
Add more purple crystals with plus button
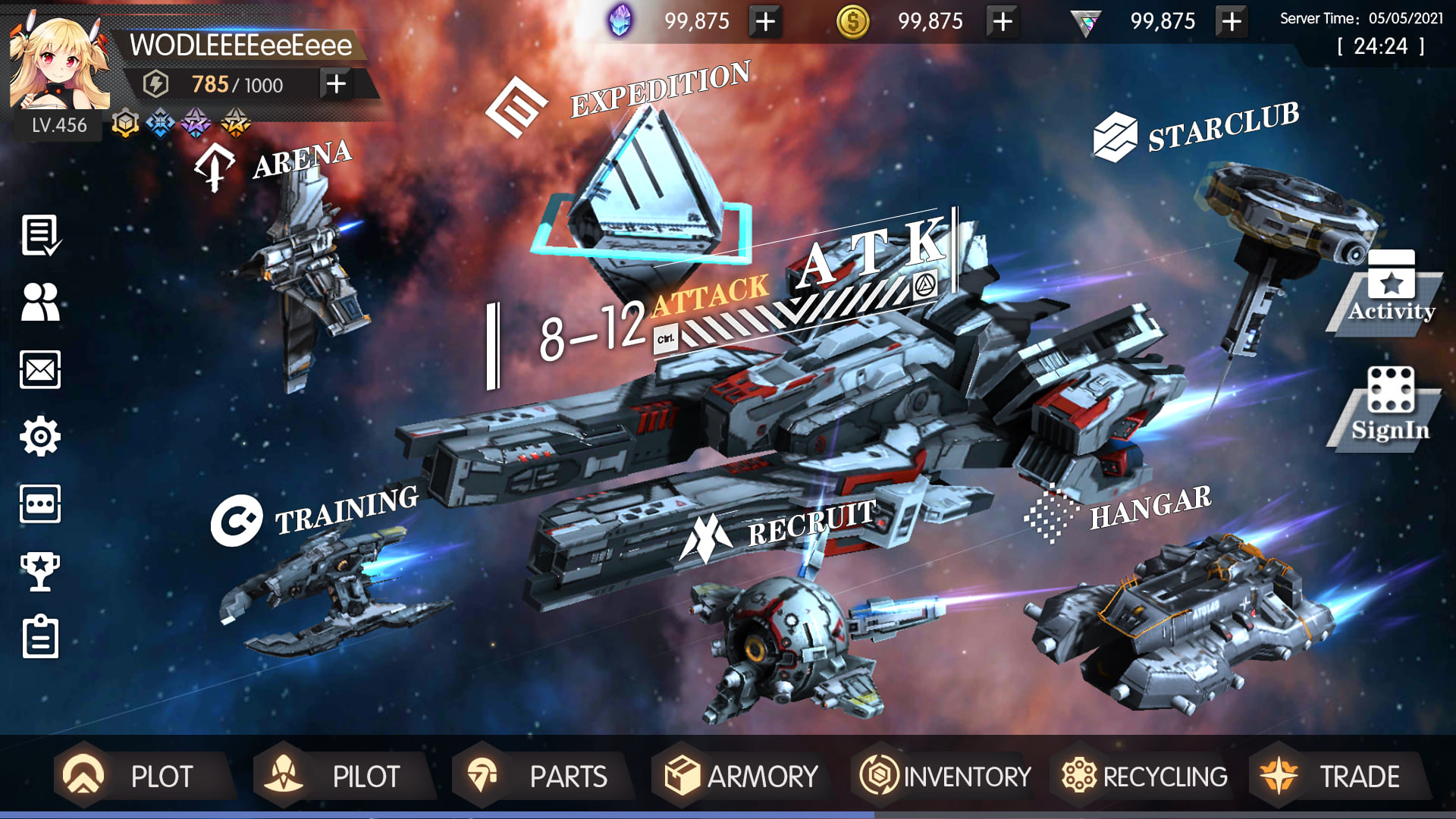[765, 21]
